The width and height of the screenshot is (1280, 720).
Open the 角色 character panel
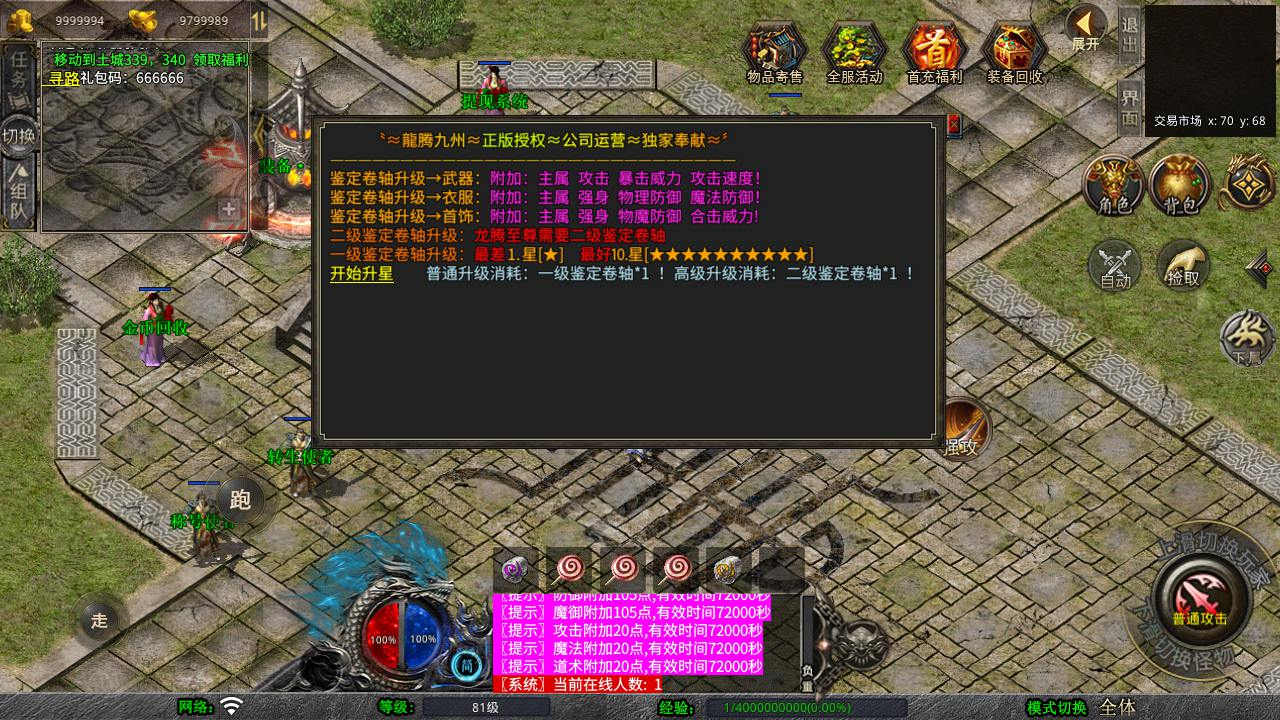click(x=1114, y=186)
